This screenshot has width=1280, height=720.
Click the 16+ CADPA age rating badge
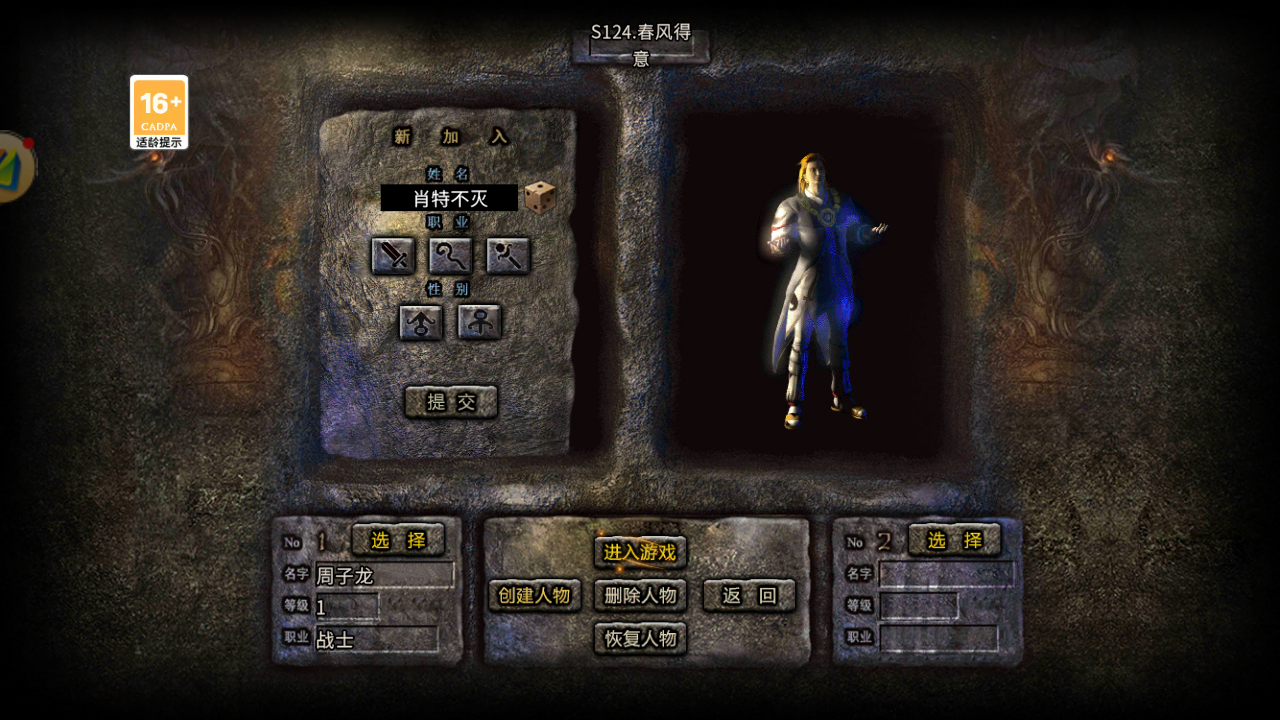(160, 113)
